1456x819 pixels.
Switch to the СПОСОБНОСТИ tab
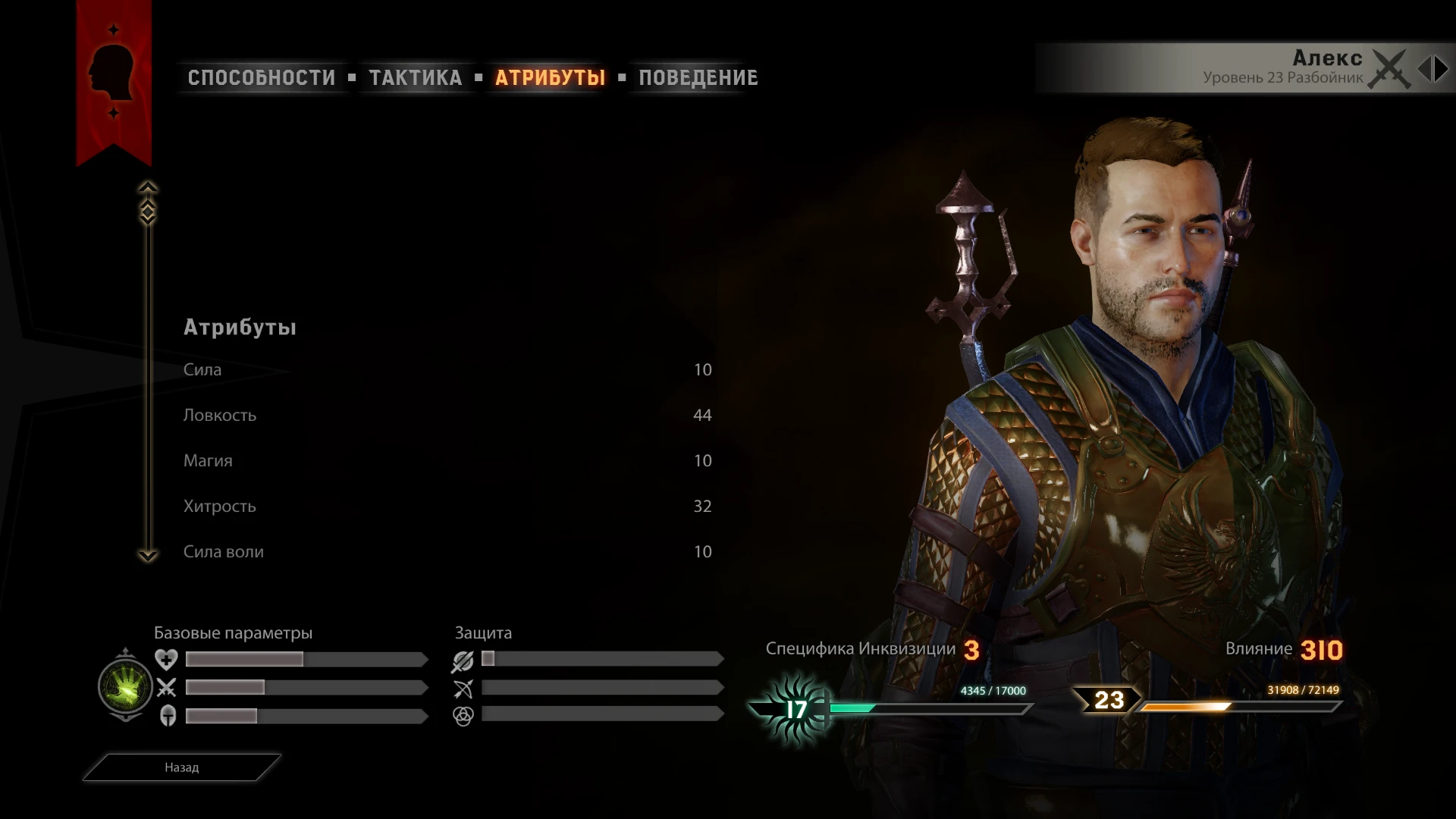261,77
